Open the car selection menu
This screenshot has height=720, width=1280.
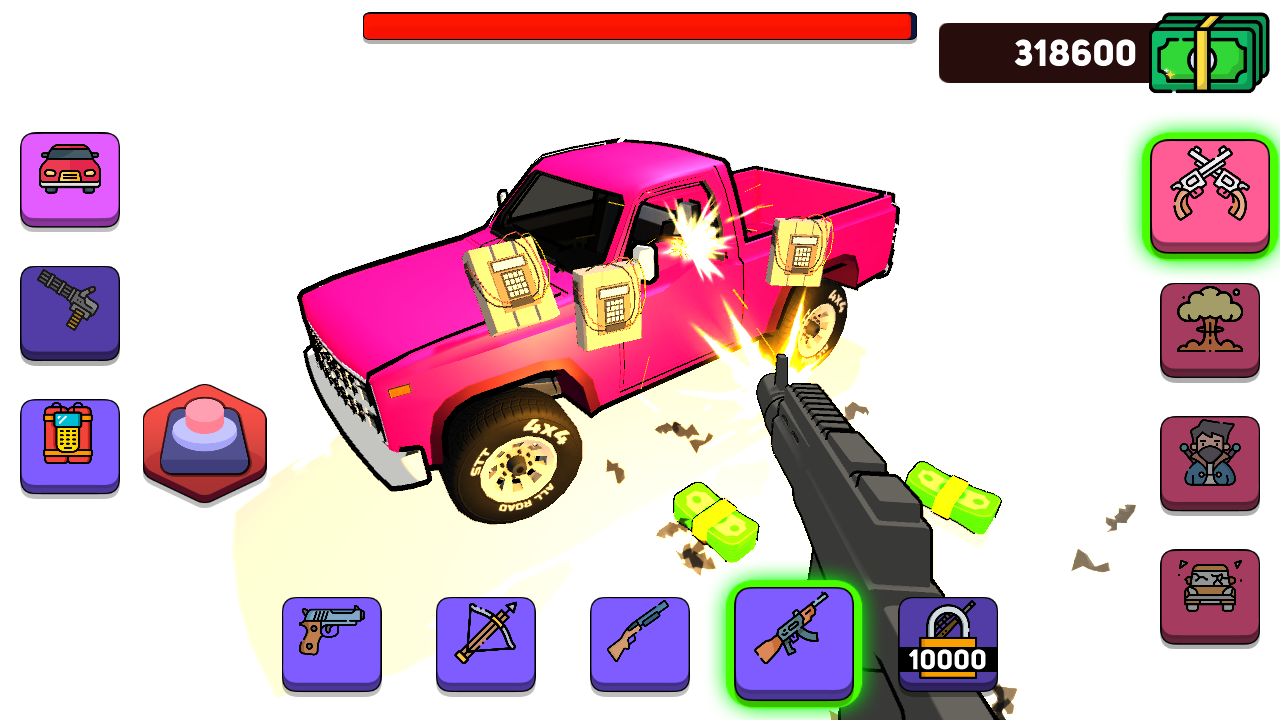[69, 179]
